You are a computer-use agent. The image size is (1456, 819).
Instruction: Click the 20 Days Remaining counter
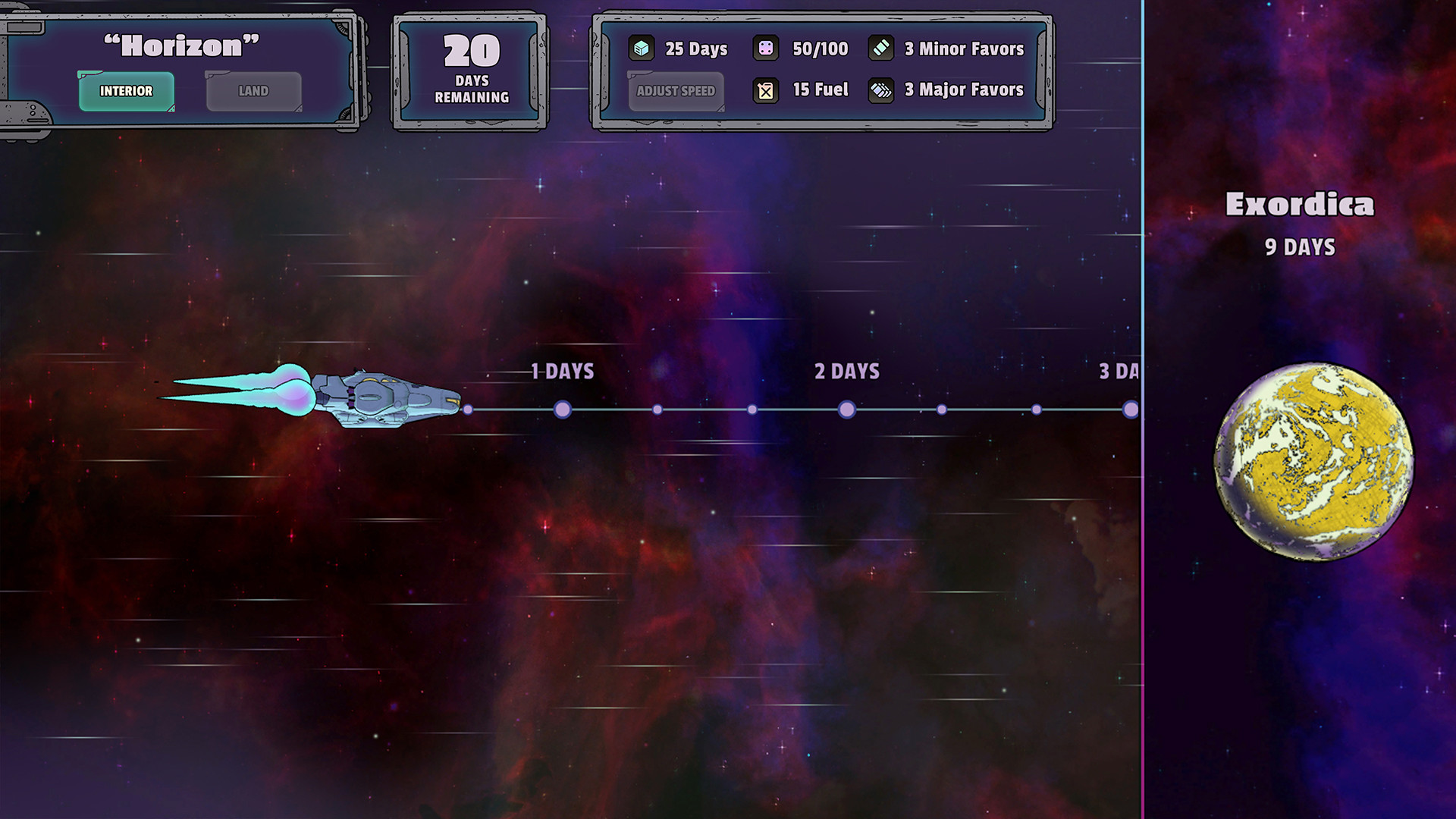[470, 68]
